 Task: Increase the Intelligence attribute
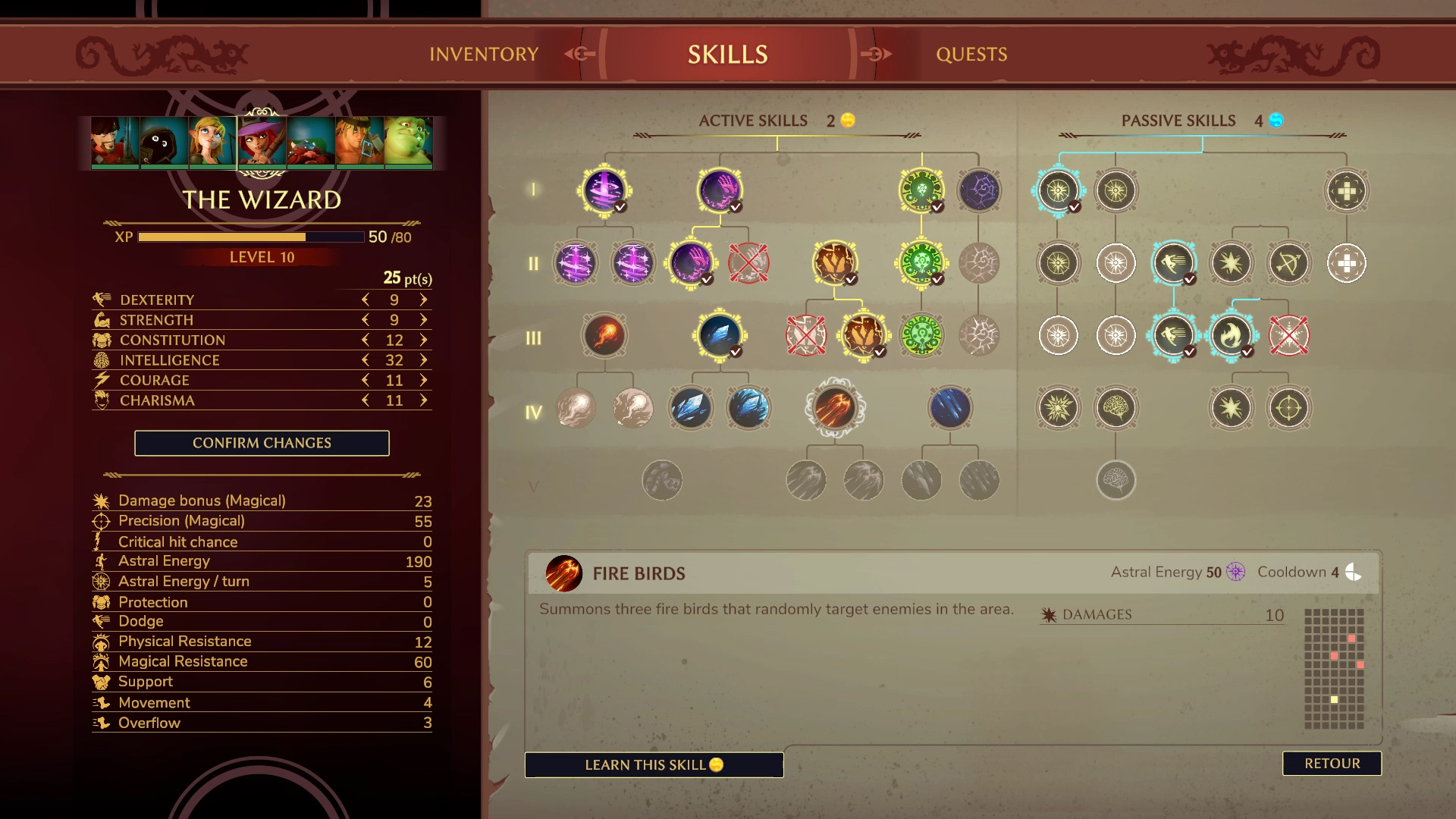click(424, 360)
